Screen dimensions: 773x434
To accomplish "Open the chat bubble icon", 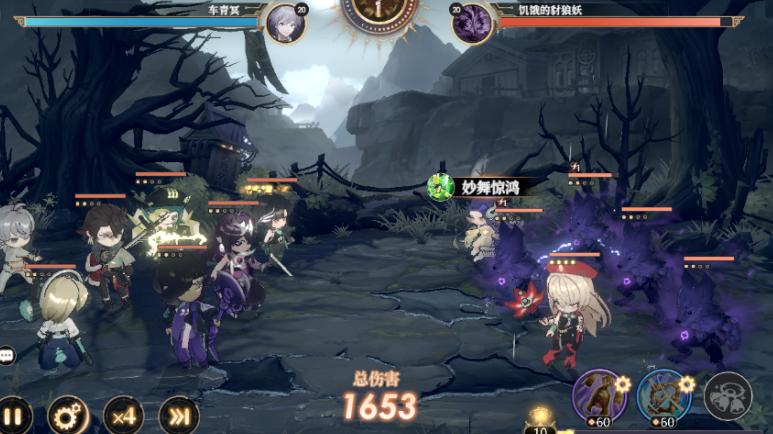I will 6,355.
